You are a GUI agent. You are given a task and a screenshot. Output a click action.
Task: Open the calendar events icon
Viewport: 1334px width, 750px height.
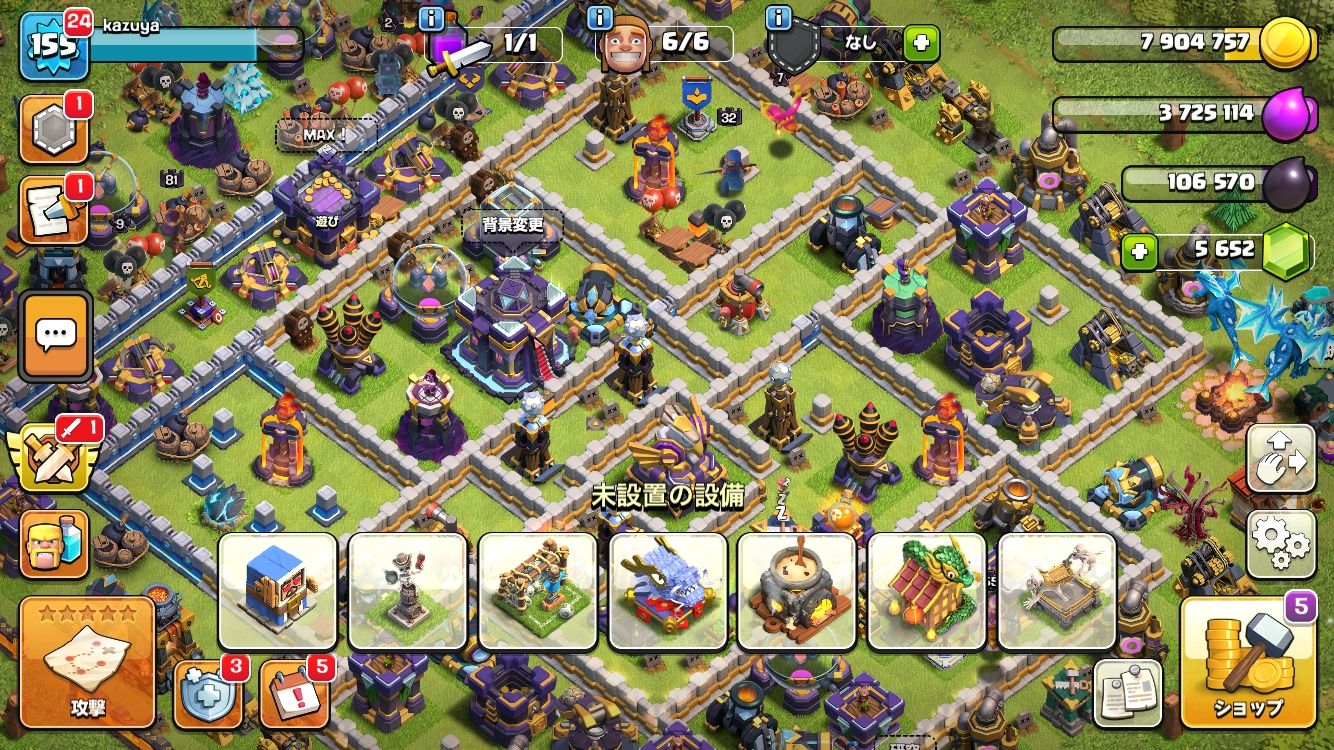click(294, 693)
